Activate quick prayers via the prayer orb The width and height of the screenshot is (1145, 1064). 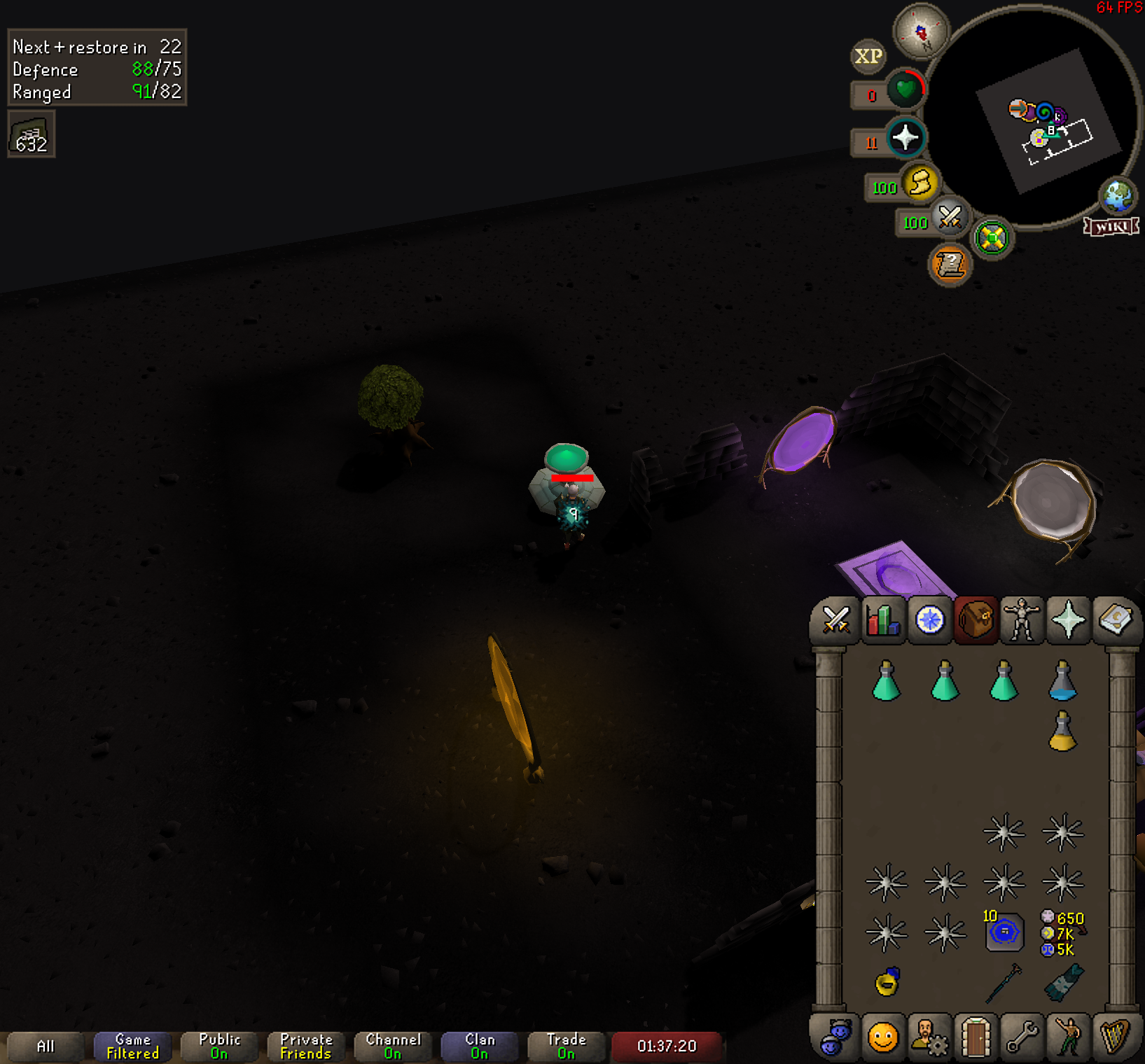[x=905, y=138]
